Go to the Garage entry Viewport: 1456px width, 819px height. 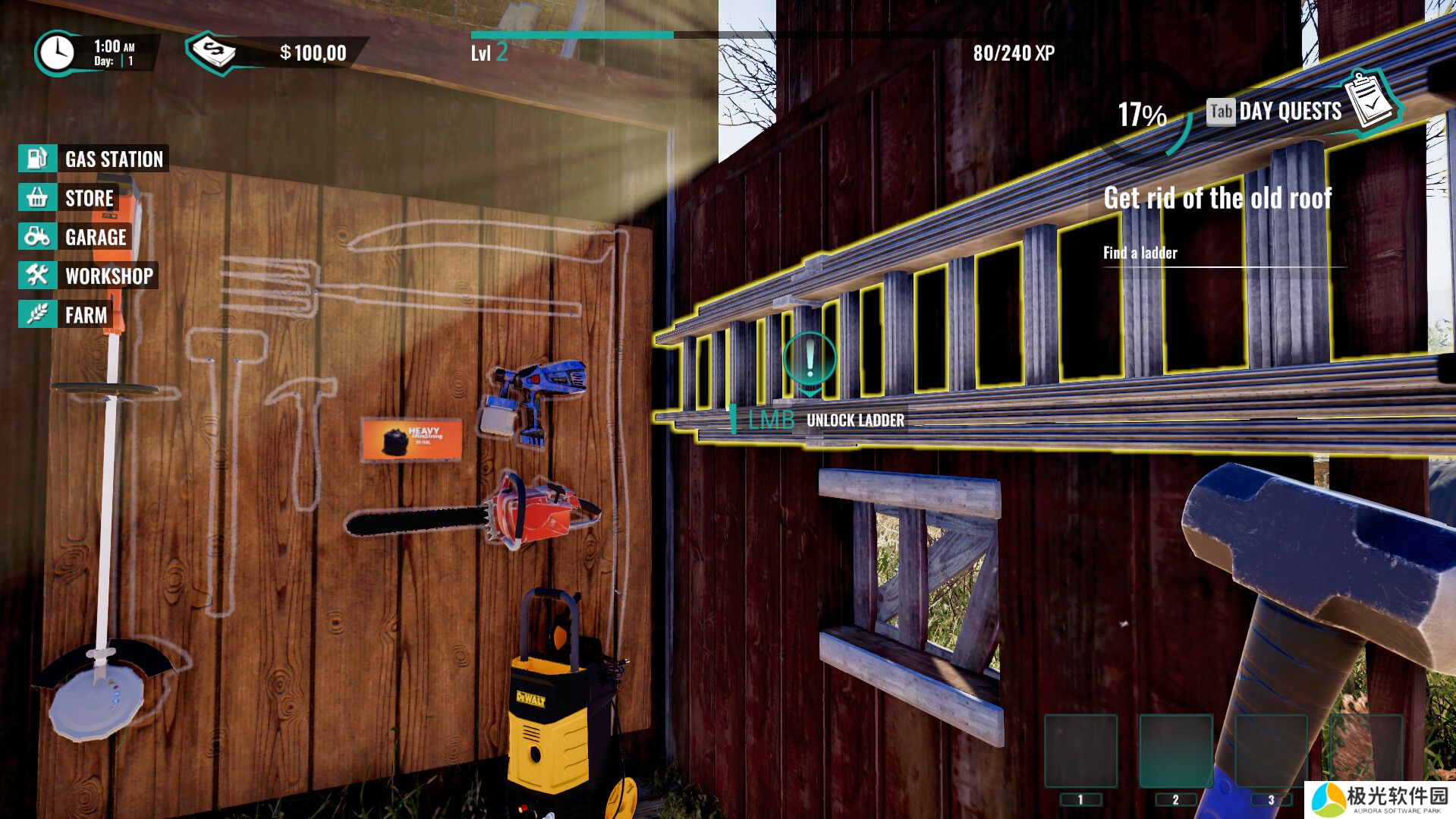point(74,237)
